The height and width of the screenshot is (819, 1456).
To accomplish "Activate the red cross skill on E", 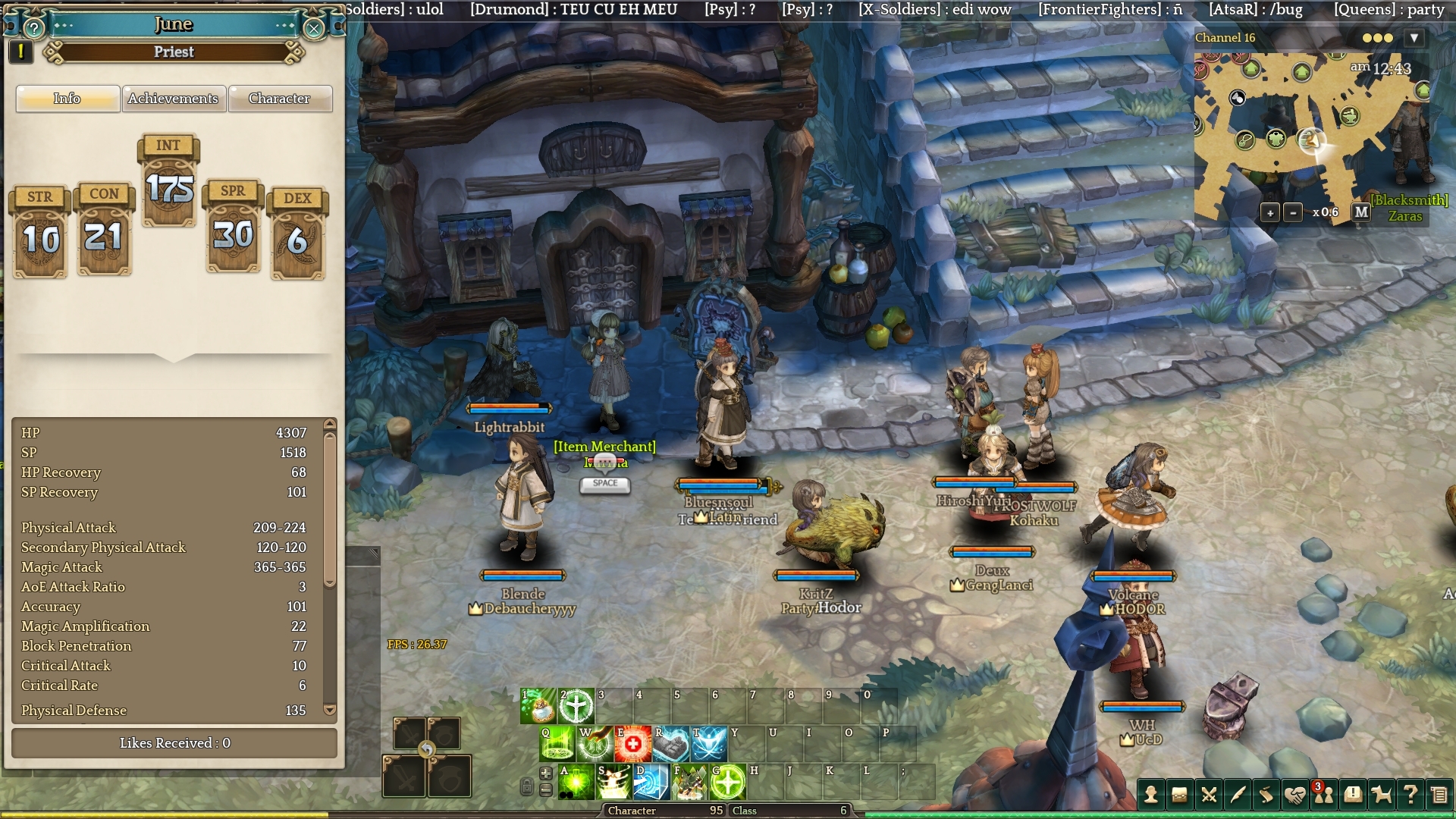I will click(x=632, y=744).
